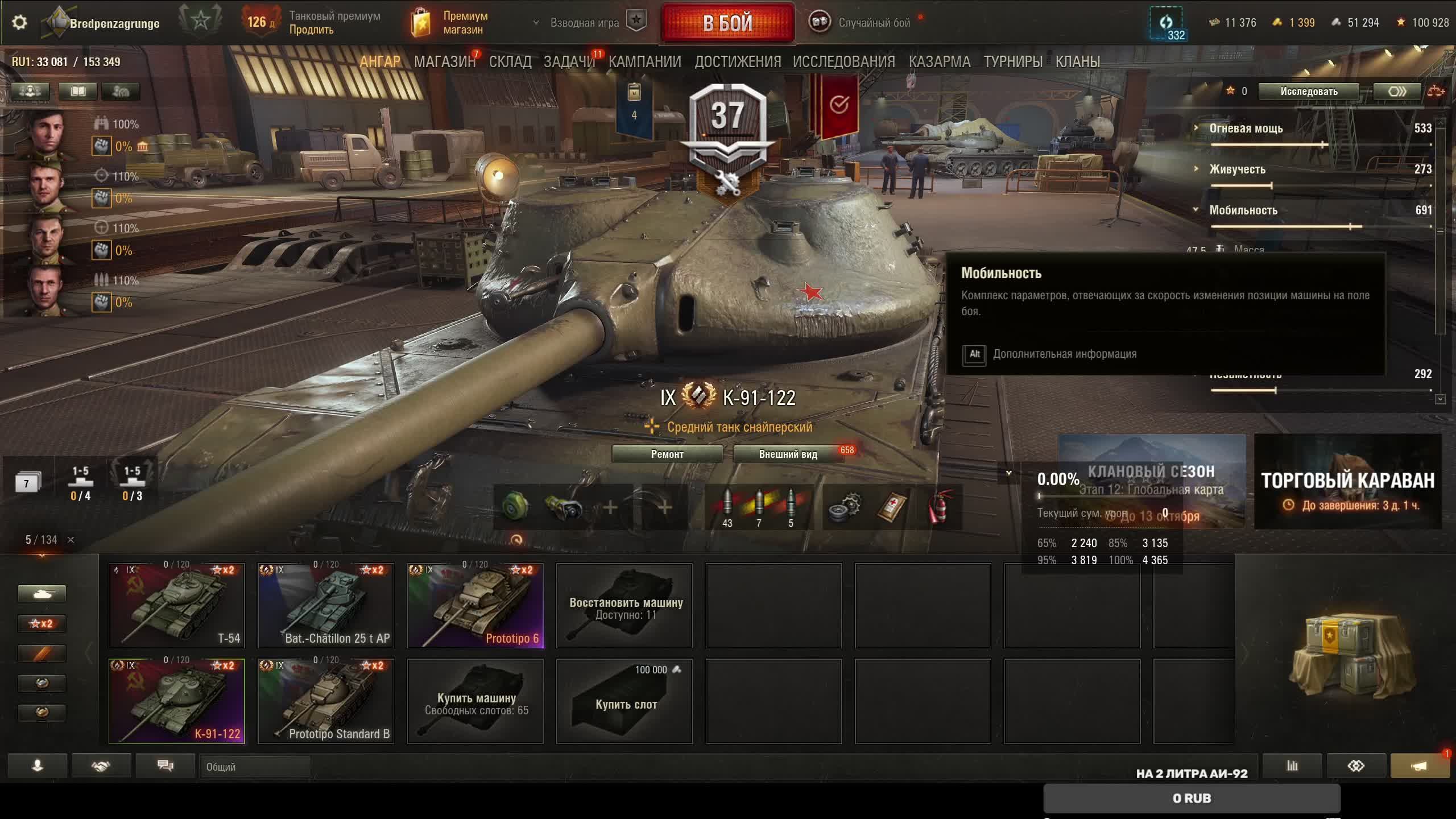Open the ИССЛЕДОВАНИЯ tab

coord(843,61)
